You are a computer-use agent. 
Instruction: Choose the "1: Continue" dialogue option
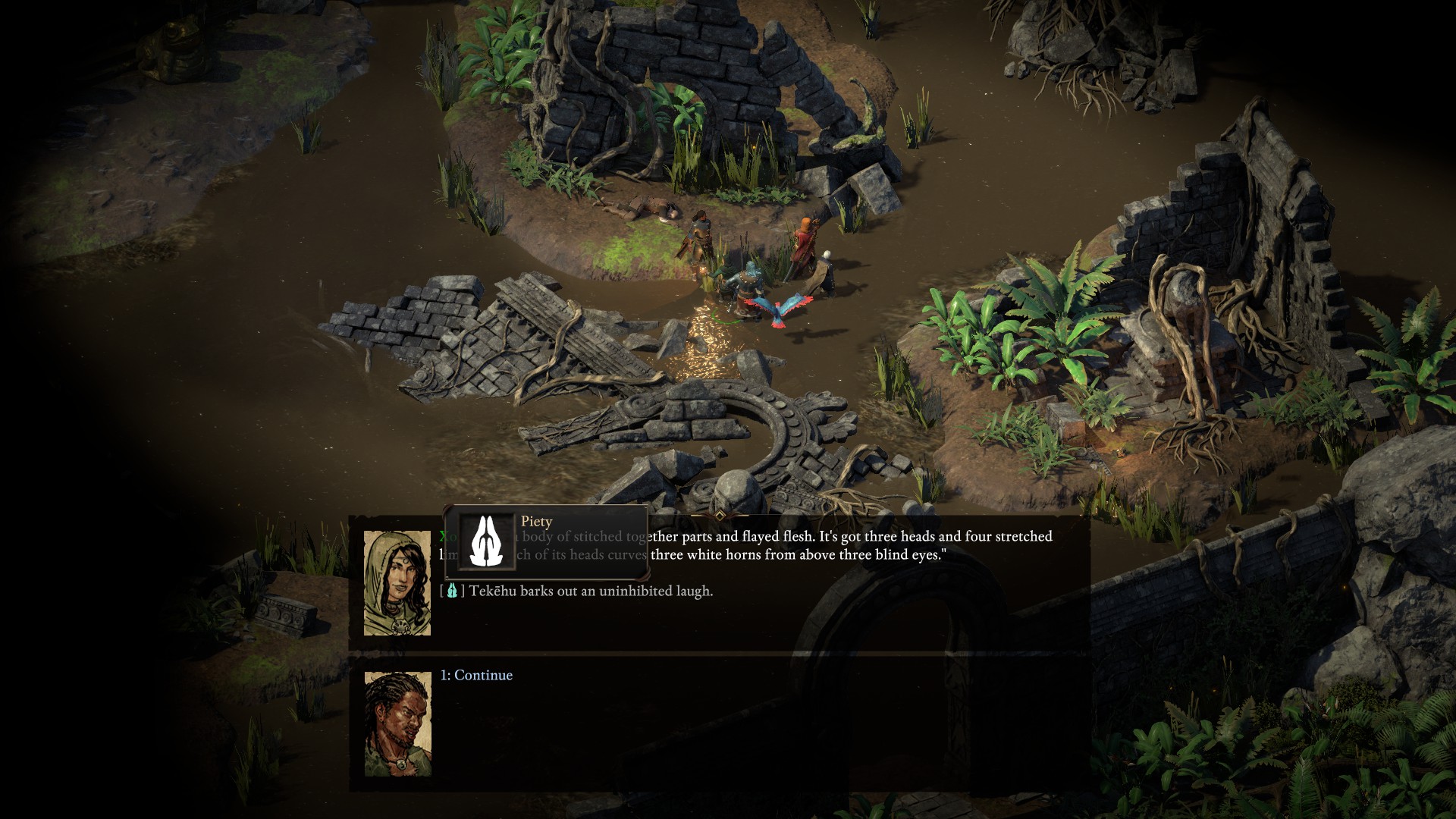(476, 675)
